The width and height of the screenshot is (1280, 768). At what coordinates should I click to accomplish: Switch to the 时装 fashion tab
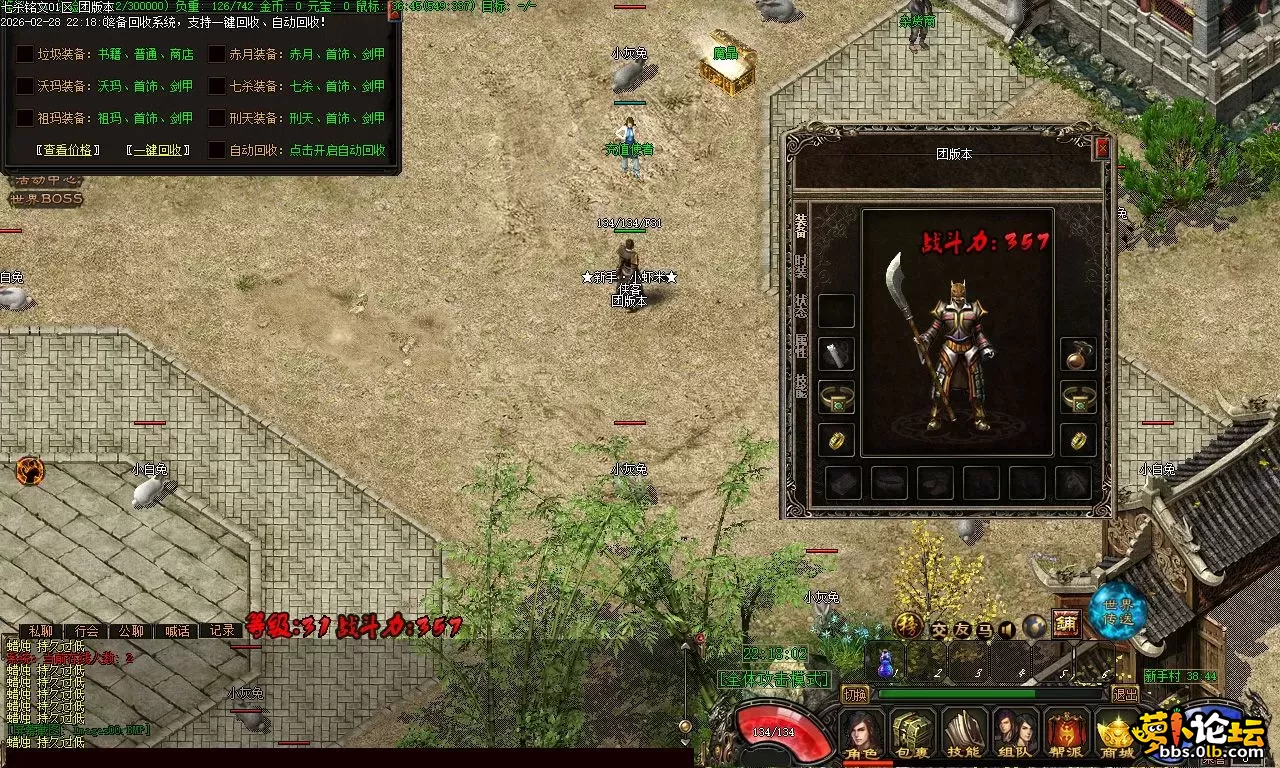click(801, 266)
